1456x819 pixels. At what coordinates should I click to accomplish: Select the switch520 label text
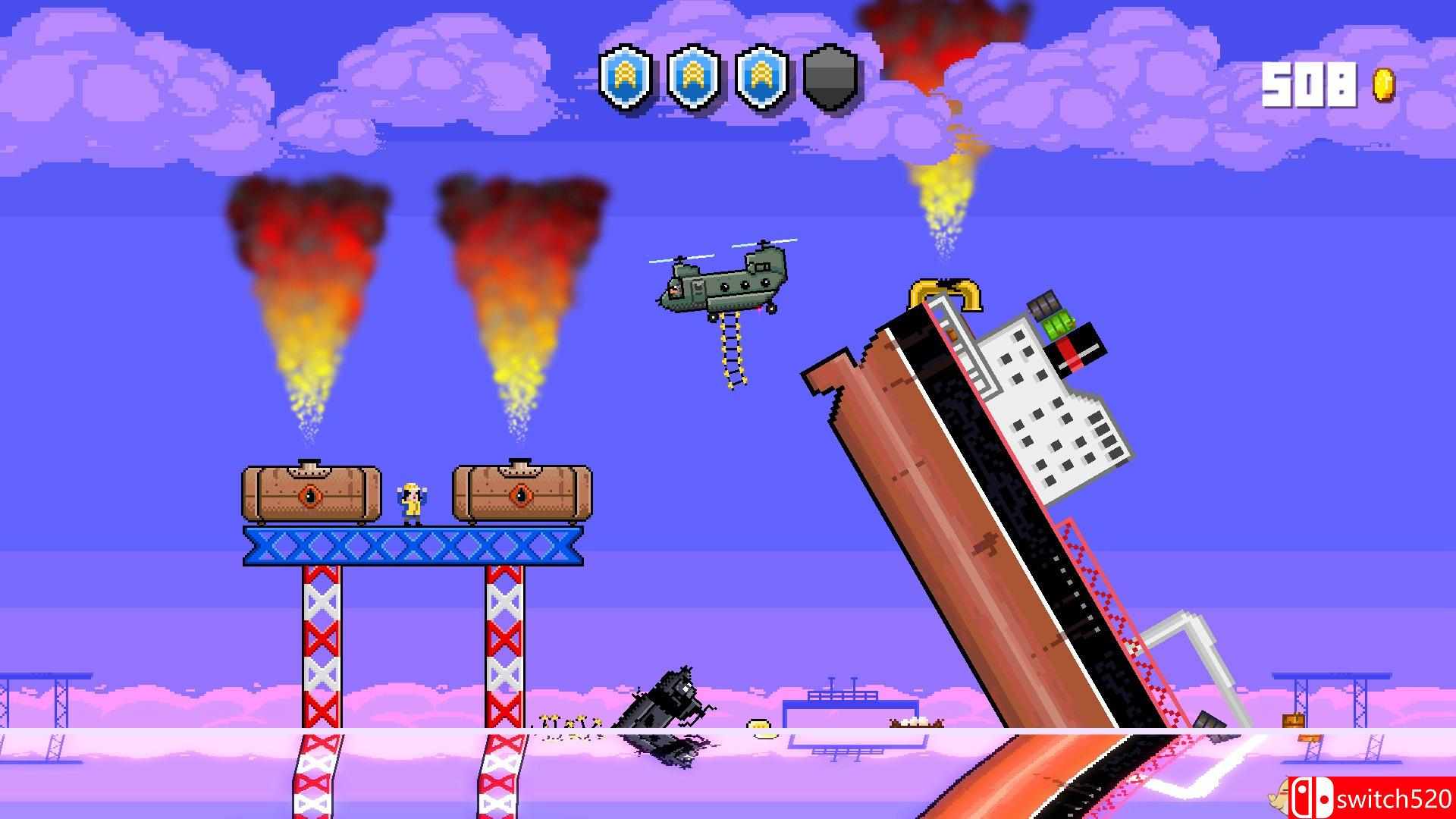1395,799
